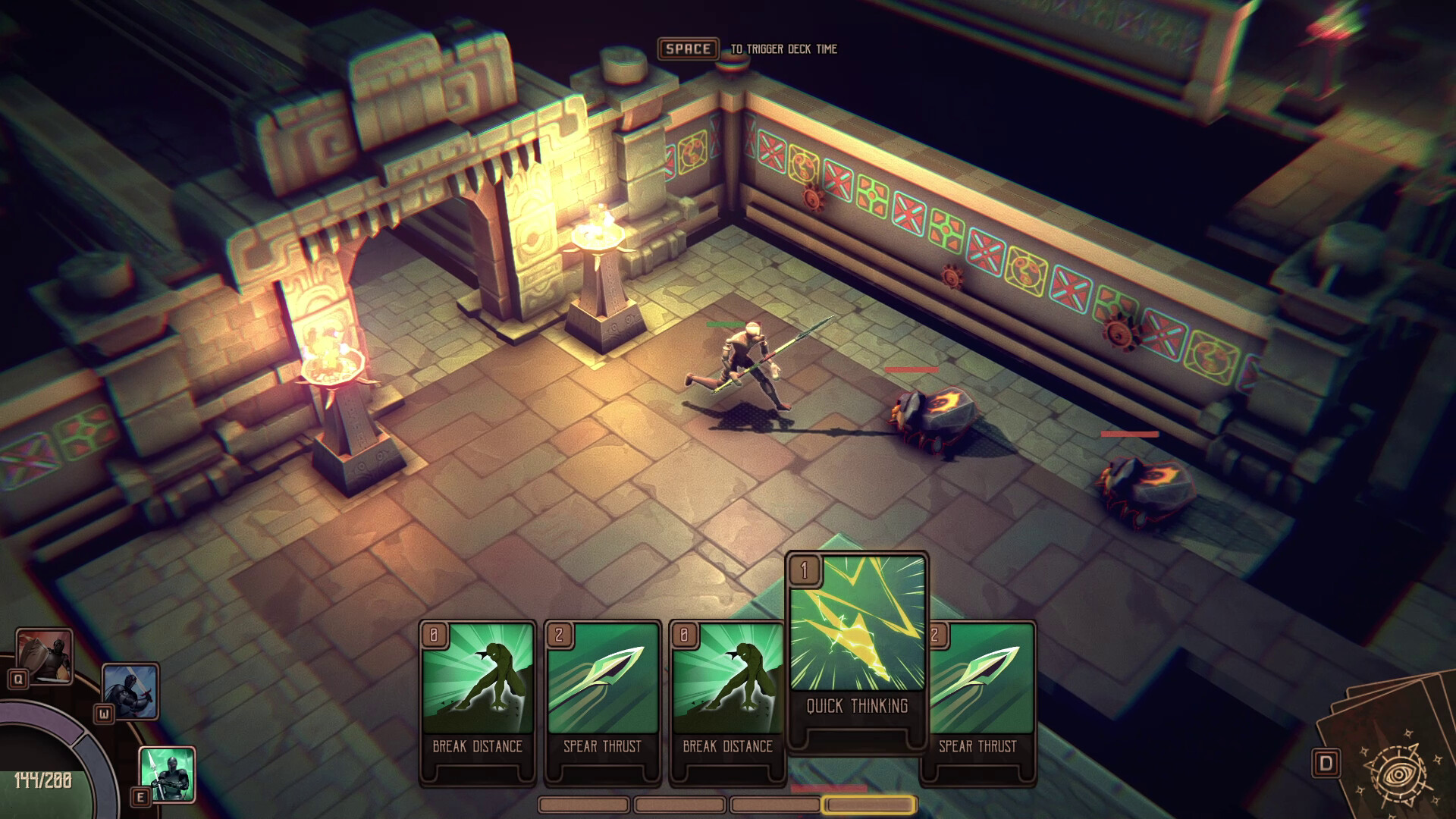
Task: Click the leaping creature icon on Break Distance
Action: tap(478, 679)
